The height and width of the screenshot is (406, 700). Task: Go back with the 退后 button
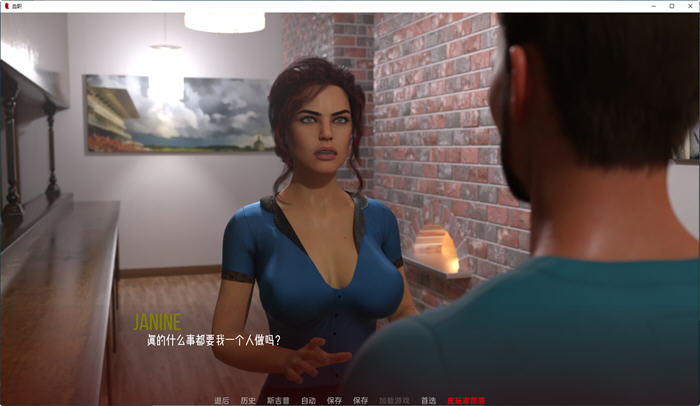point(221,400)
